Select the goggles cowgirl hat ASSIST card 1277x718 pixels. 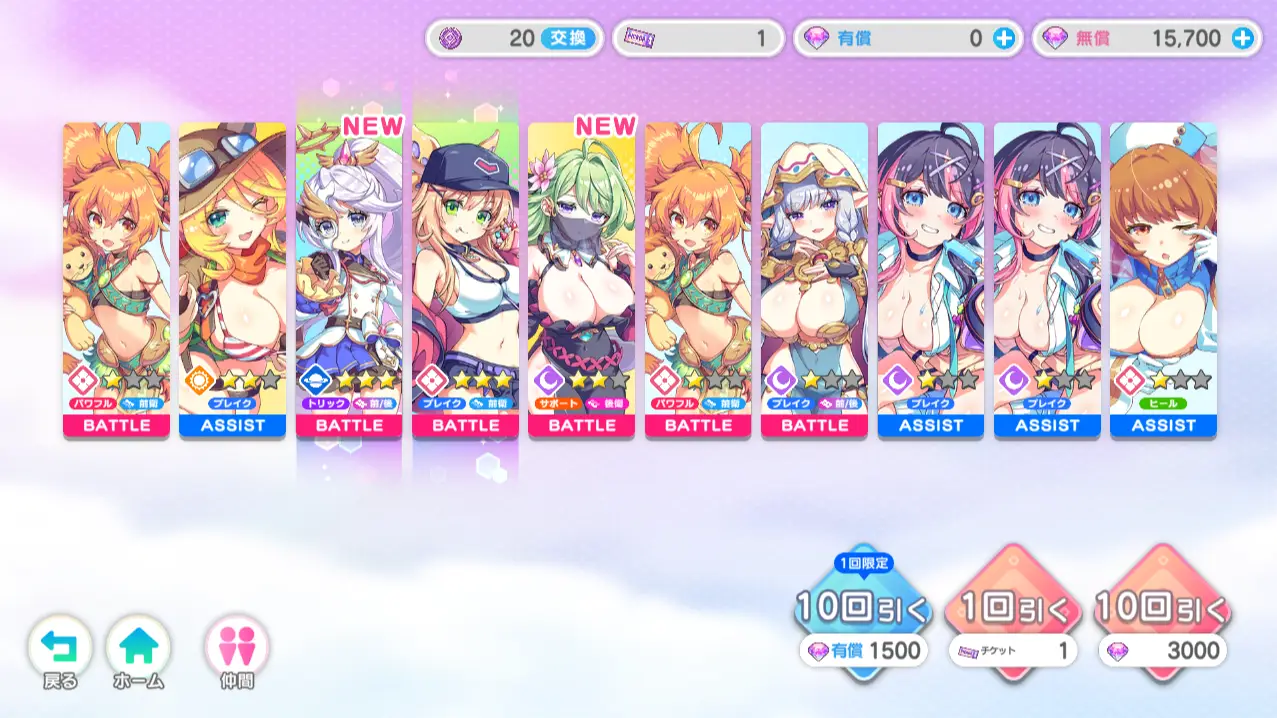(x=232, y=280)
